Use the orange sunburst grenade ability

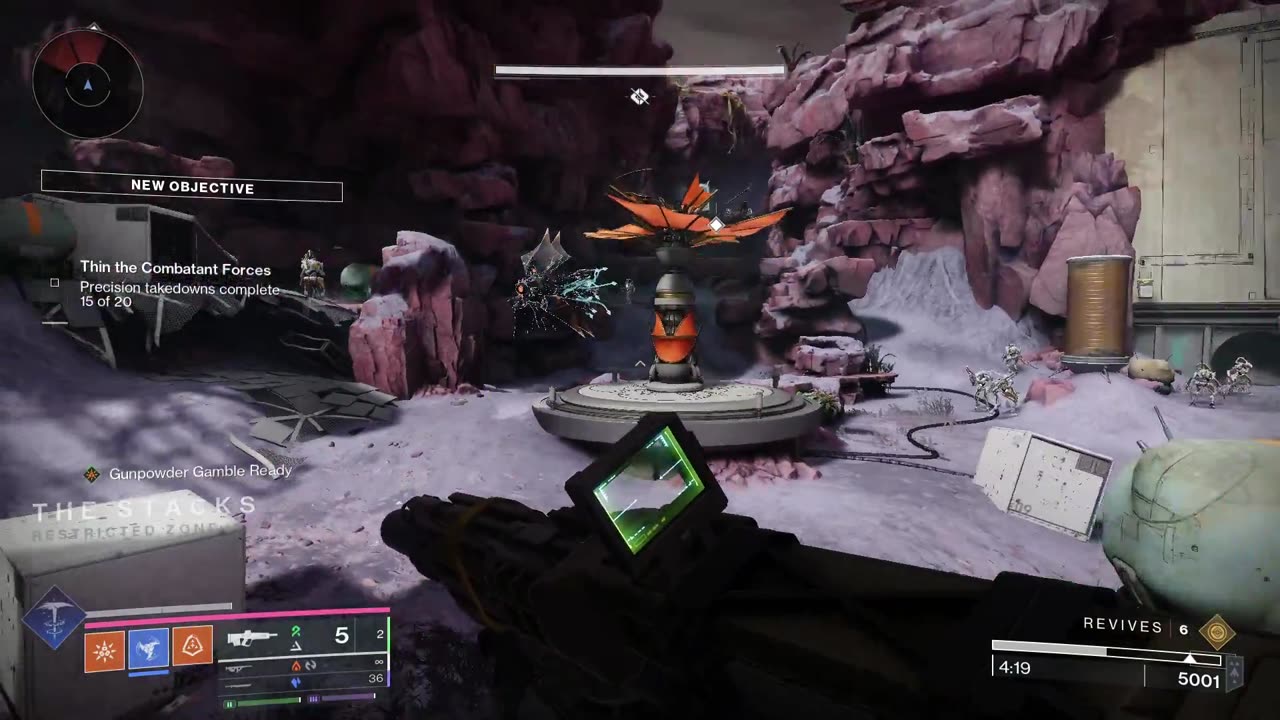tap(103, 648)
